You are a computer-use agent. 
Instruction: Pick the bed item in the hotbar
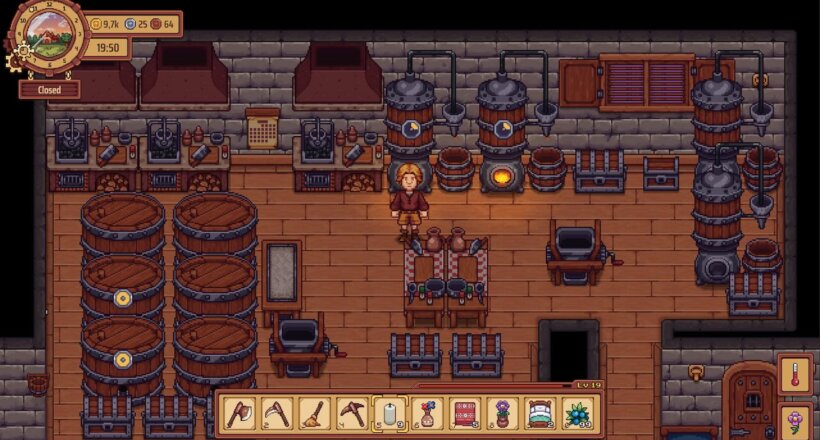pyautogui.click(x=540, y=412)
